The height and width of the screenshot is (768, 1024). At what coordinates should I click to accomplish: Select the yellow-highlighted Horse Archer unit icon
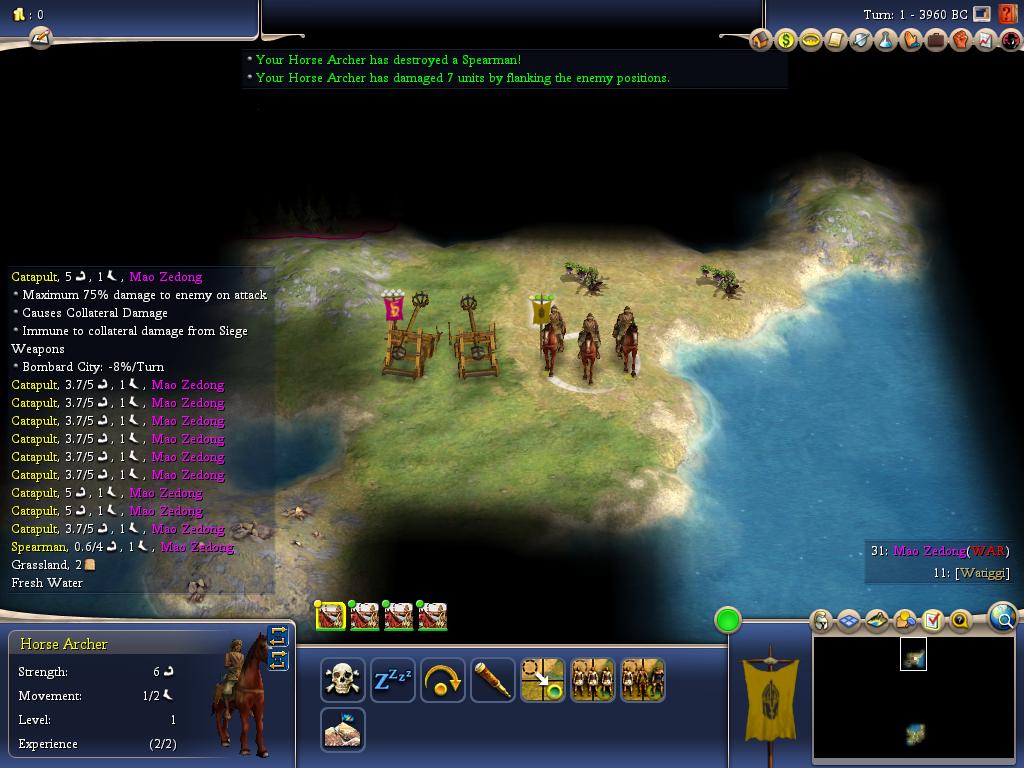pos(331,616)
